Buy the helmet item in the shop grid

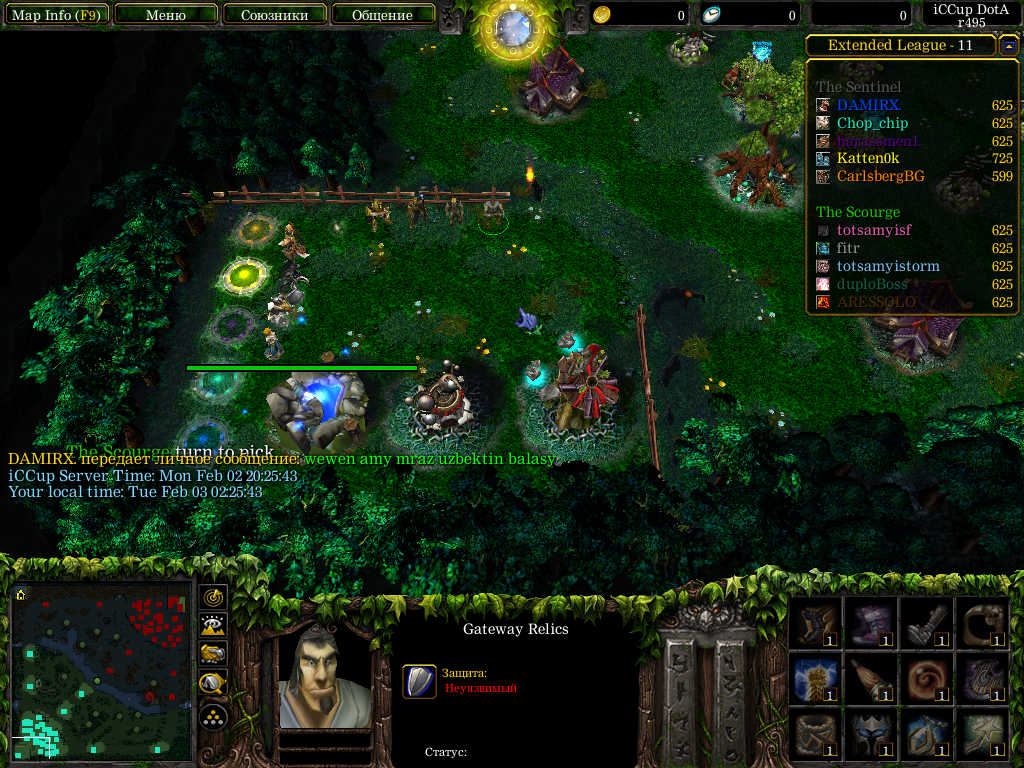pos(871,735)
